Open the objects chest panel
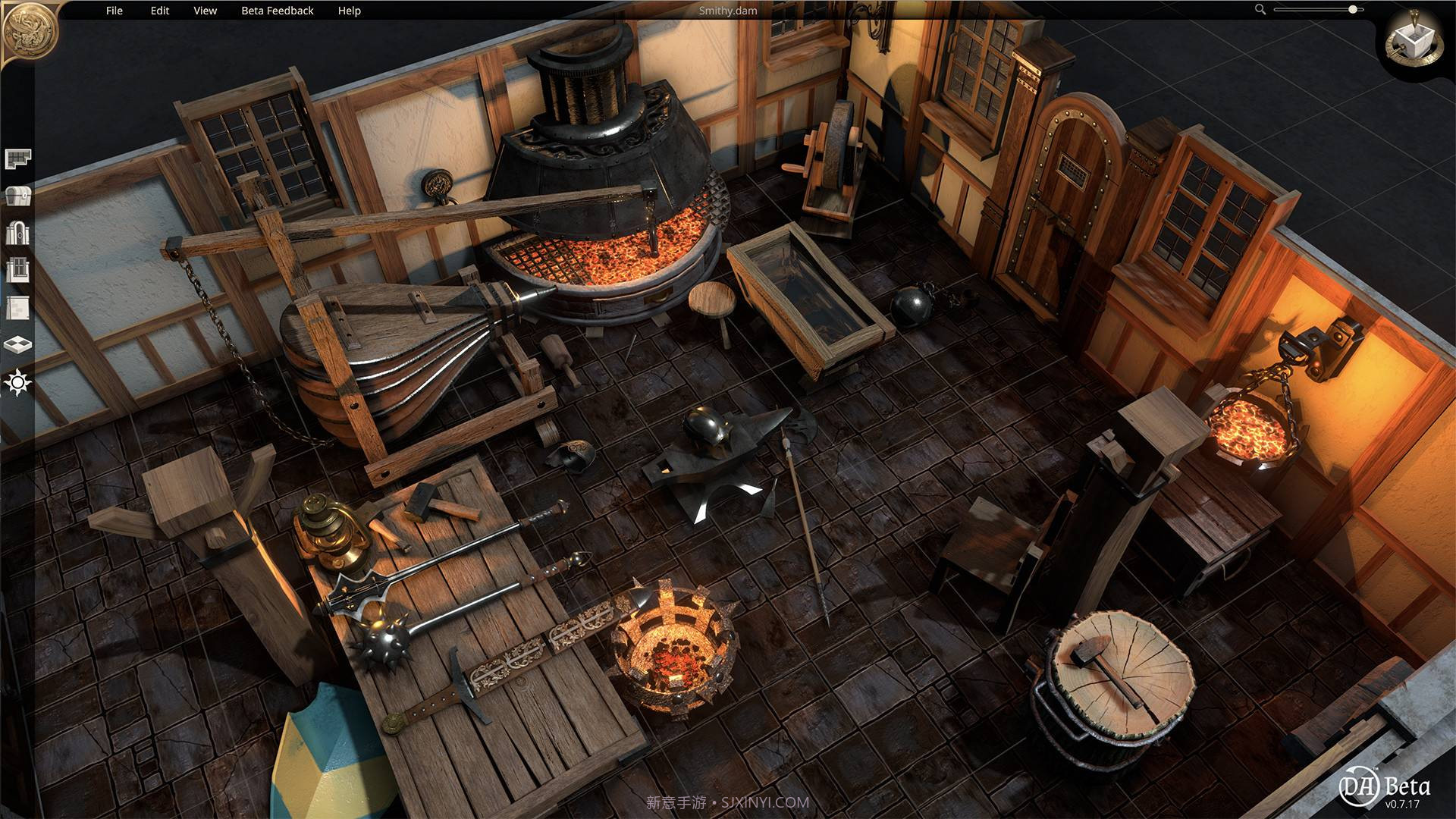 19,196
